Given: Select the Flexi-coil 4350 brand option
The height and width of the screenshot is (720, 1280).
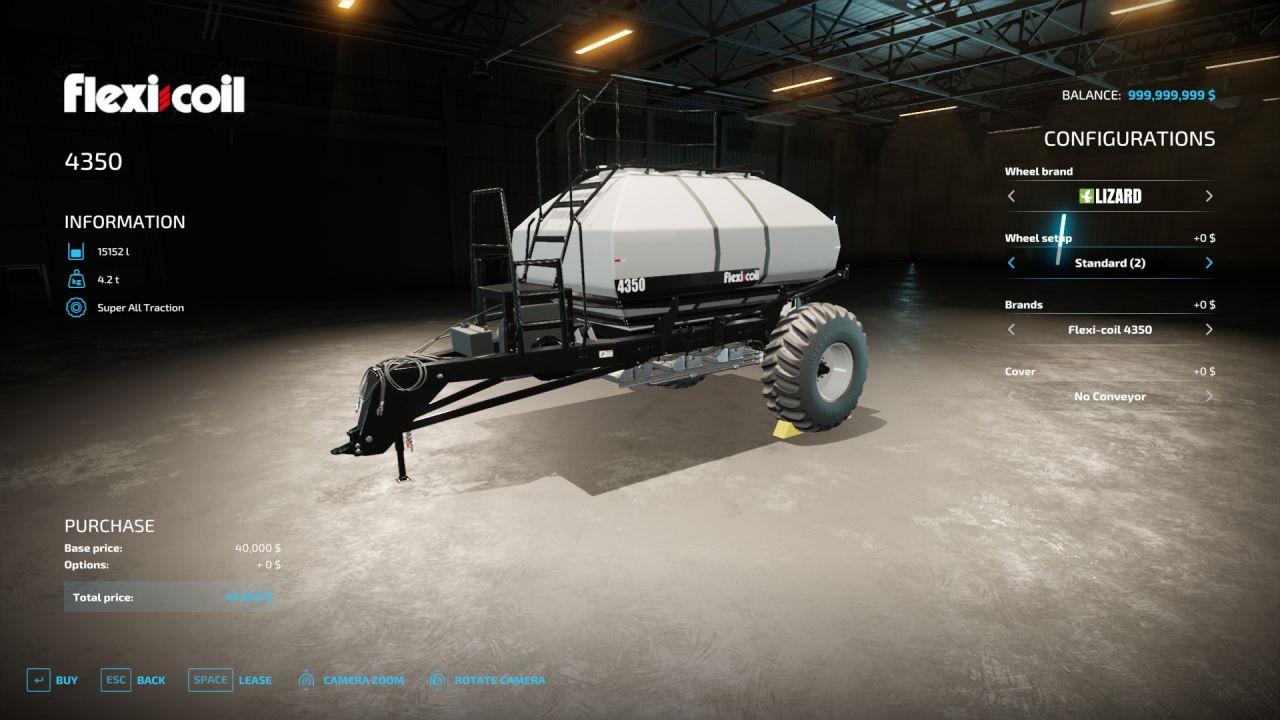Looking at the screenshot, I should pos(1110,329).
